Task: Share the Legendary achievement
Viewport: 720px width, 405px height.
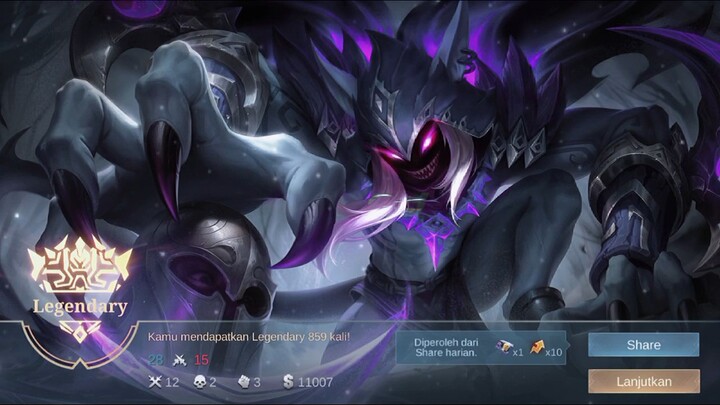Action: click(x=643, y=345)
